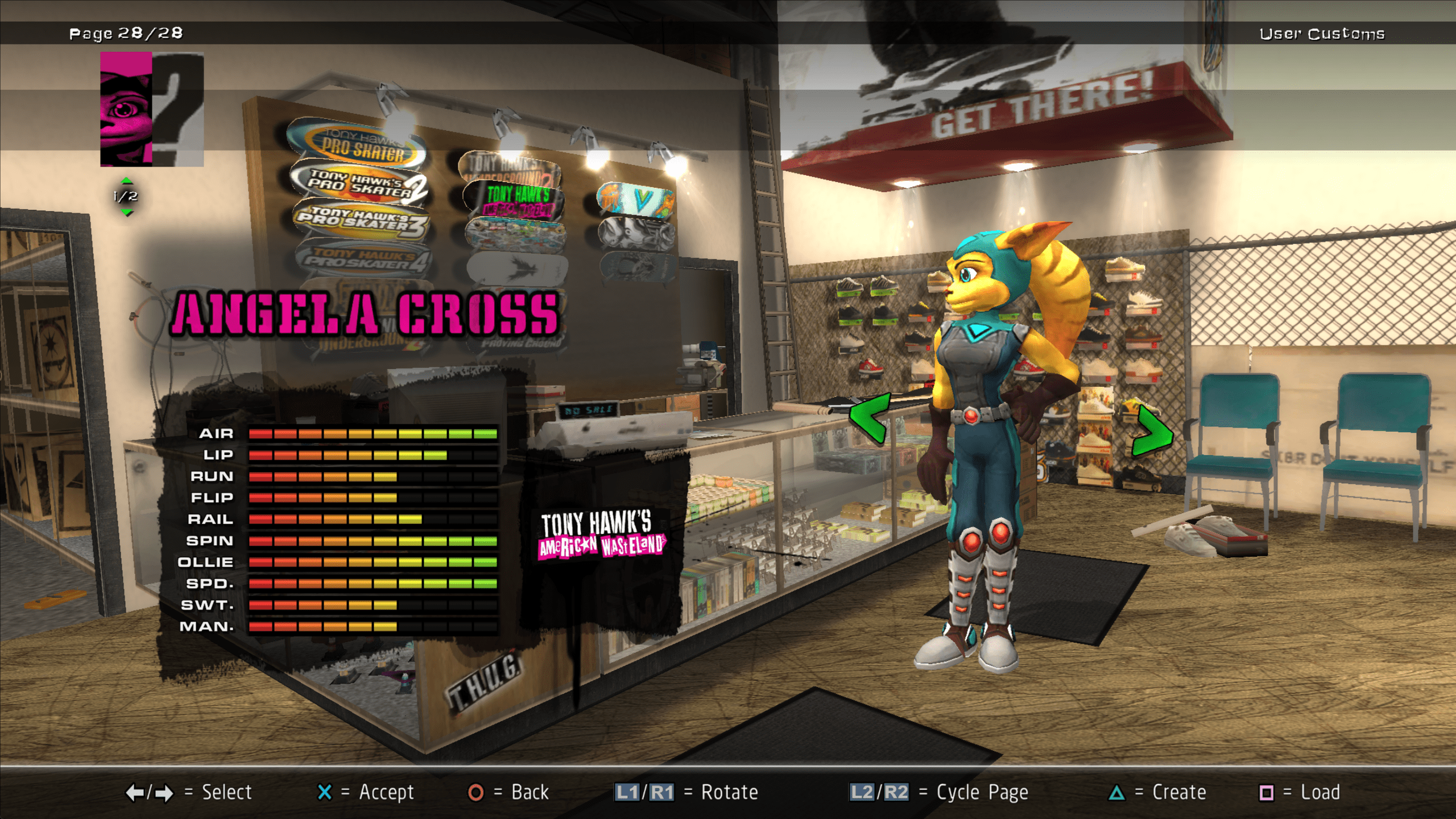
Task: Click the small green down arrow below 1/2
Action: (126, 213)
